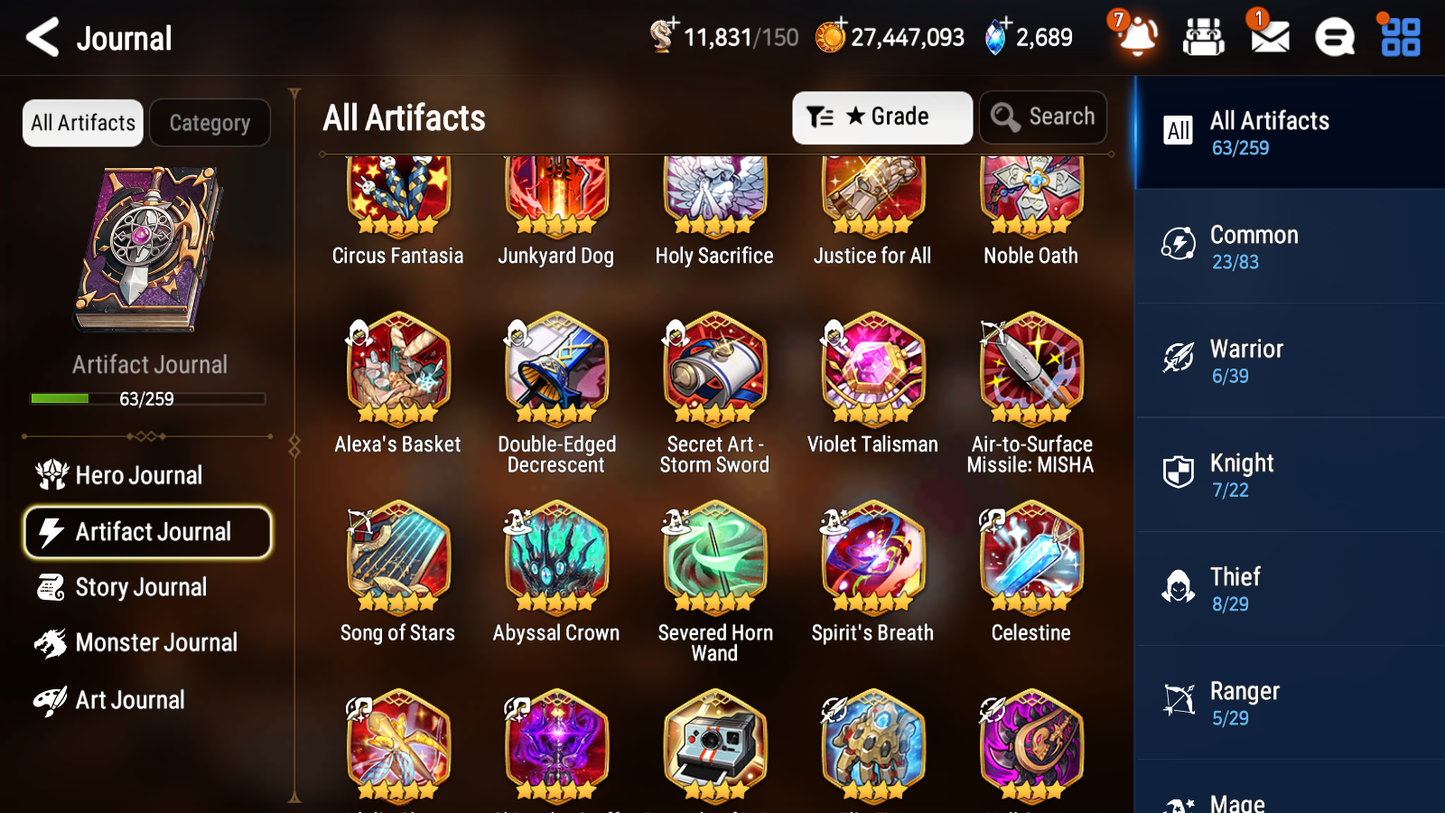Select the Ranger category in the sidebar
Screen dimensions: 1445x813
1289,702
